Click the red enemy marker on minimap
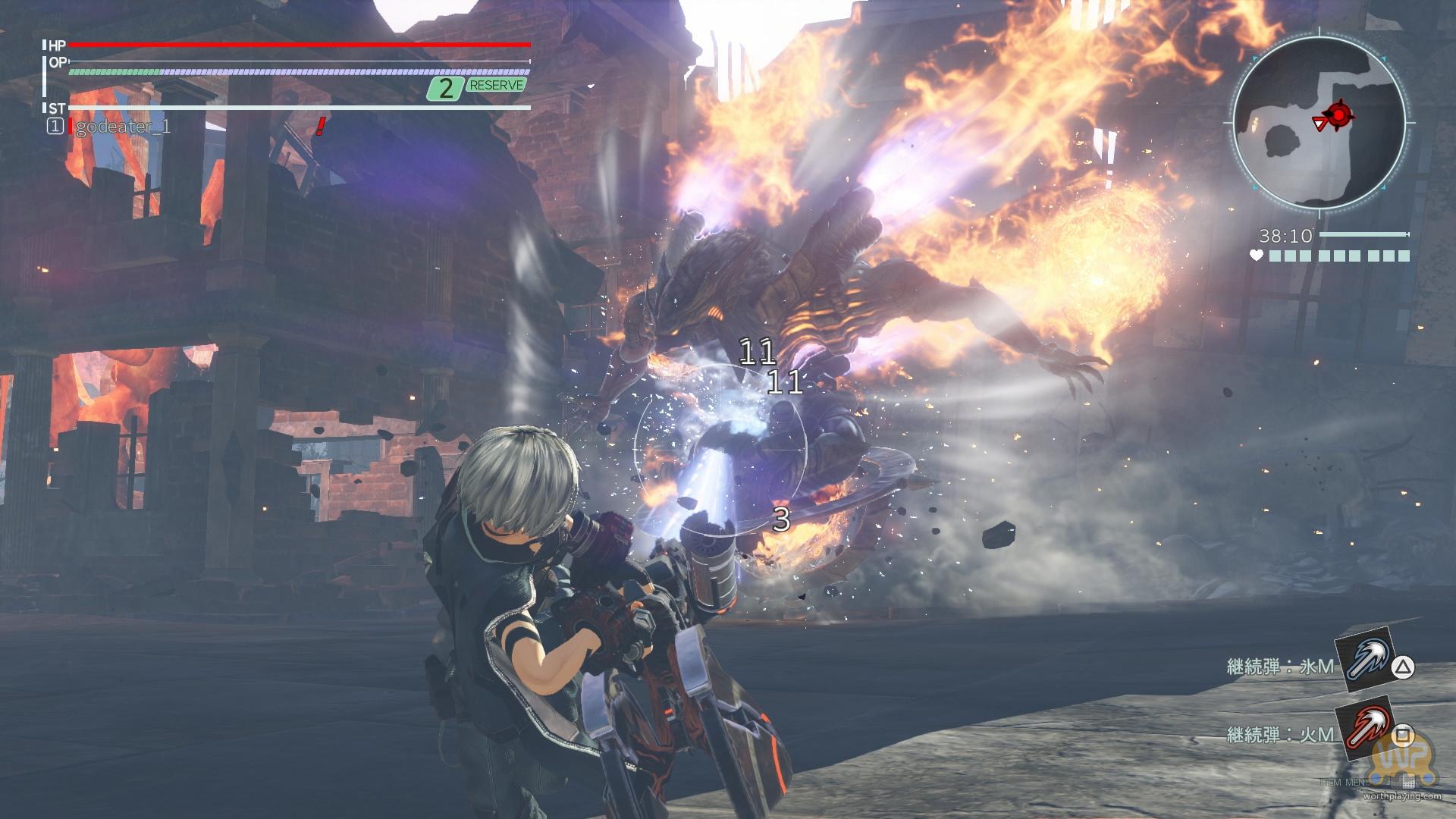 [1341, 115]
